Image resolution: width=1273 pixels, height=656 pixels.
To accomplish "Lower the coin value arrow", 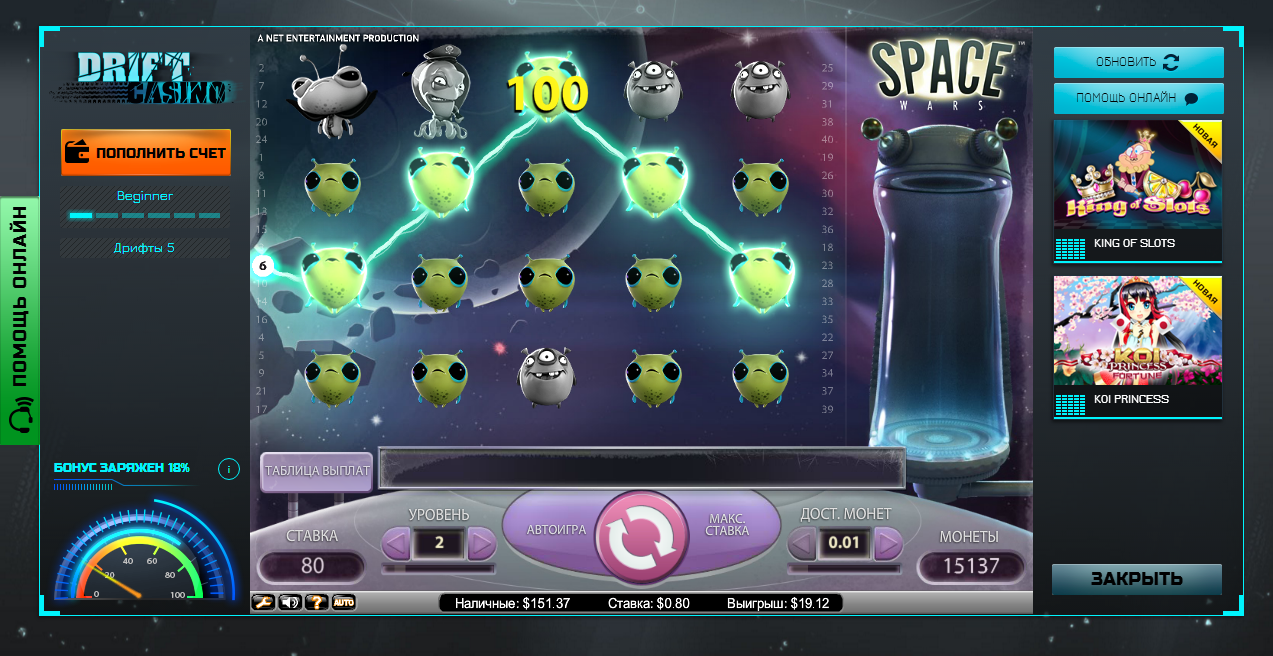I will [802, 544].
